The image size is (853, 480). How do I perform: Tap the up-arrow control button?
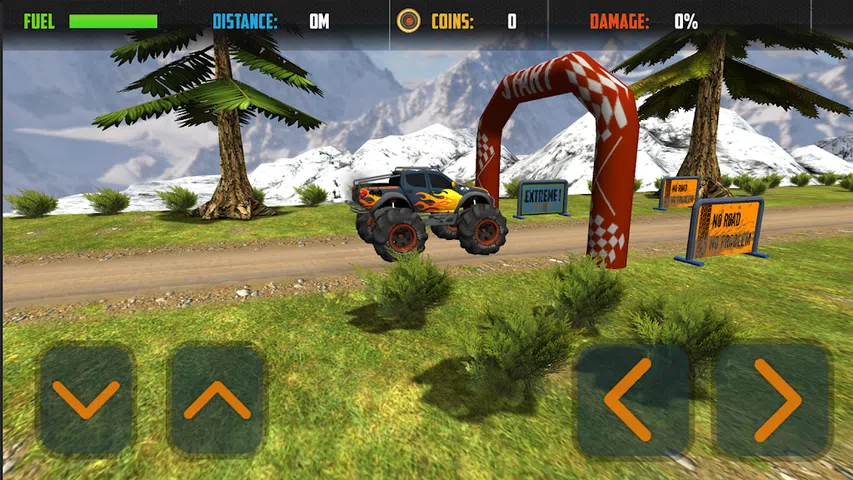tap(217, 400)
